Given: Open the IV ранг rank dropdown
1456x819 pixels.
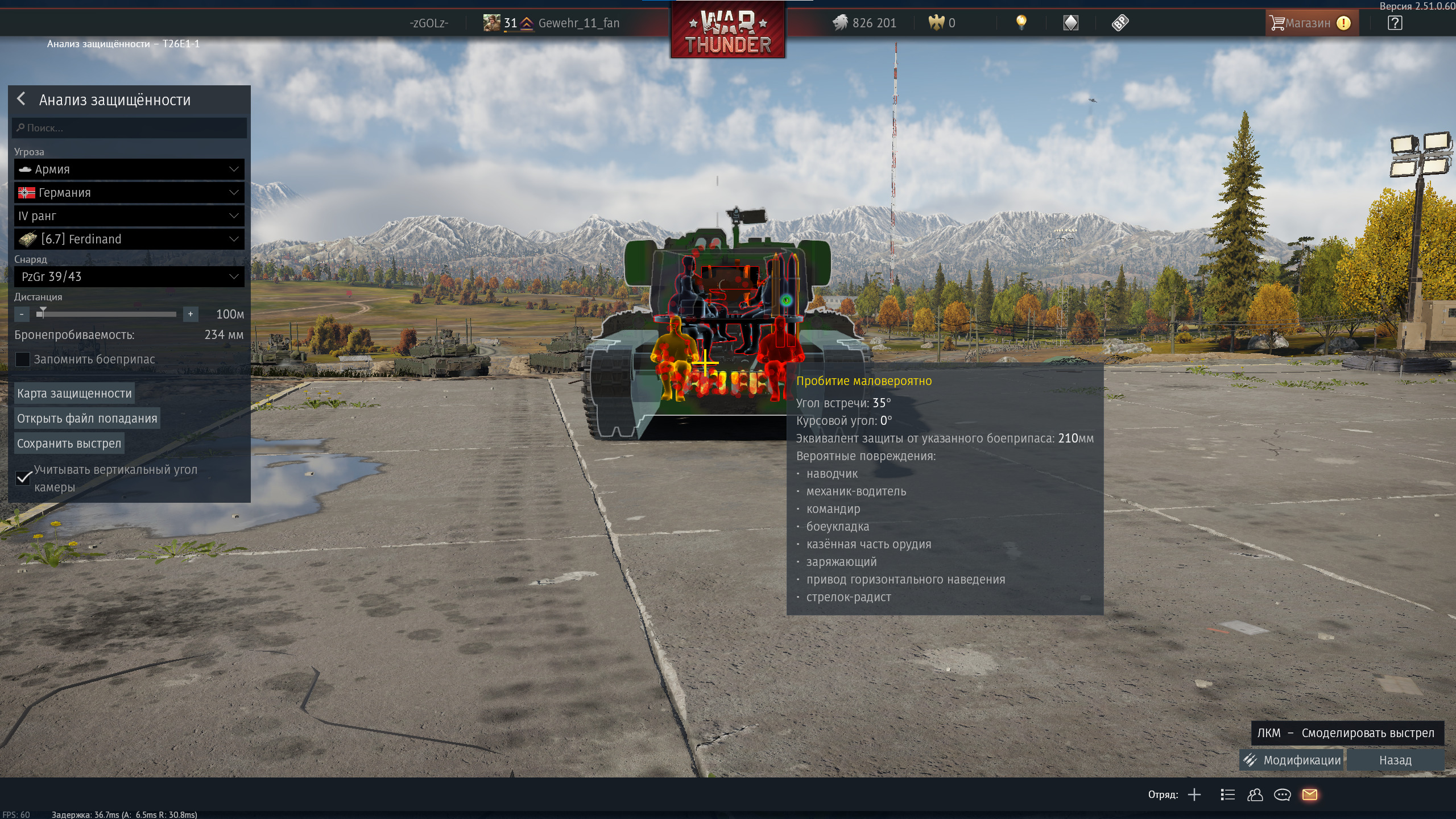Looking at the screenshot, I should click(129, 216).
